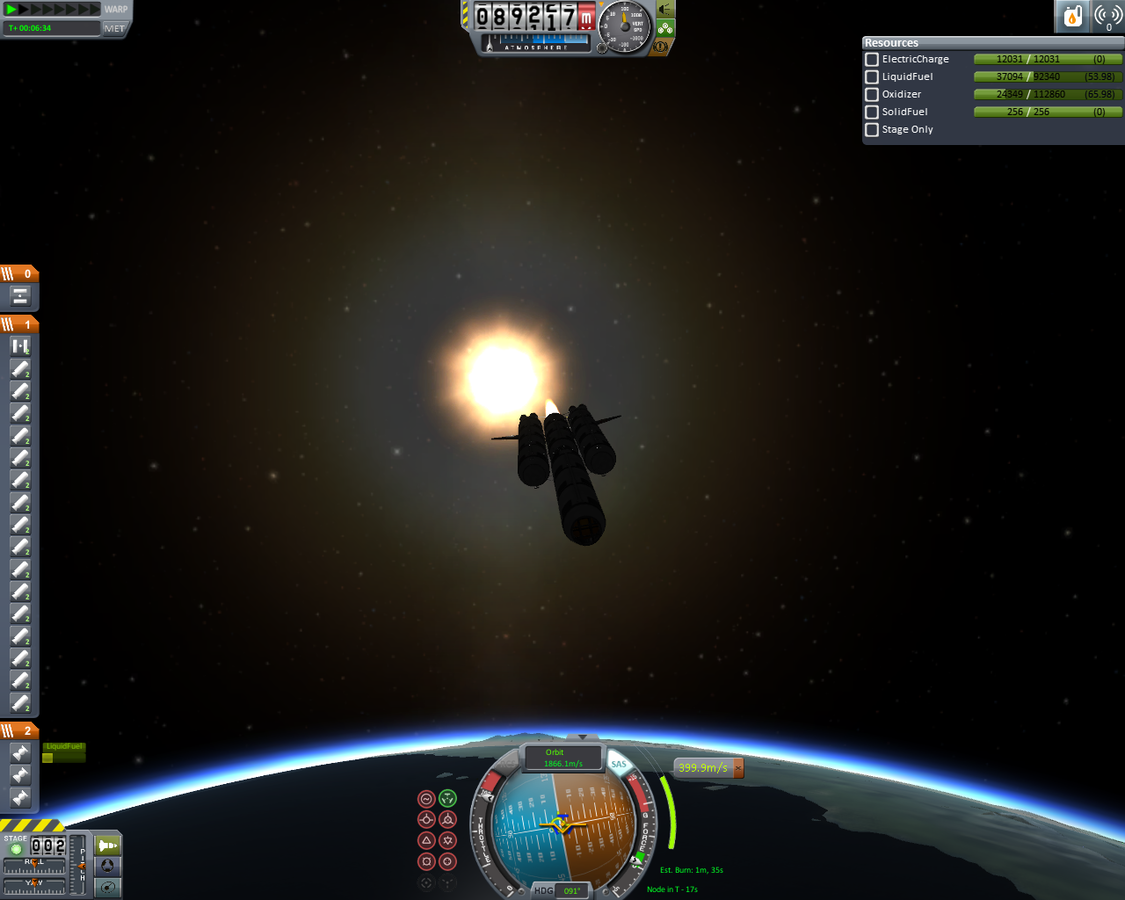Viewport: 1125px width, 900px height.
Task: Open map view with the orbit icon button
Action: point(107,886)
